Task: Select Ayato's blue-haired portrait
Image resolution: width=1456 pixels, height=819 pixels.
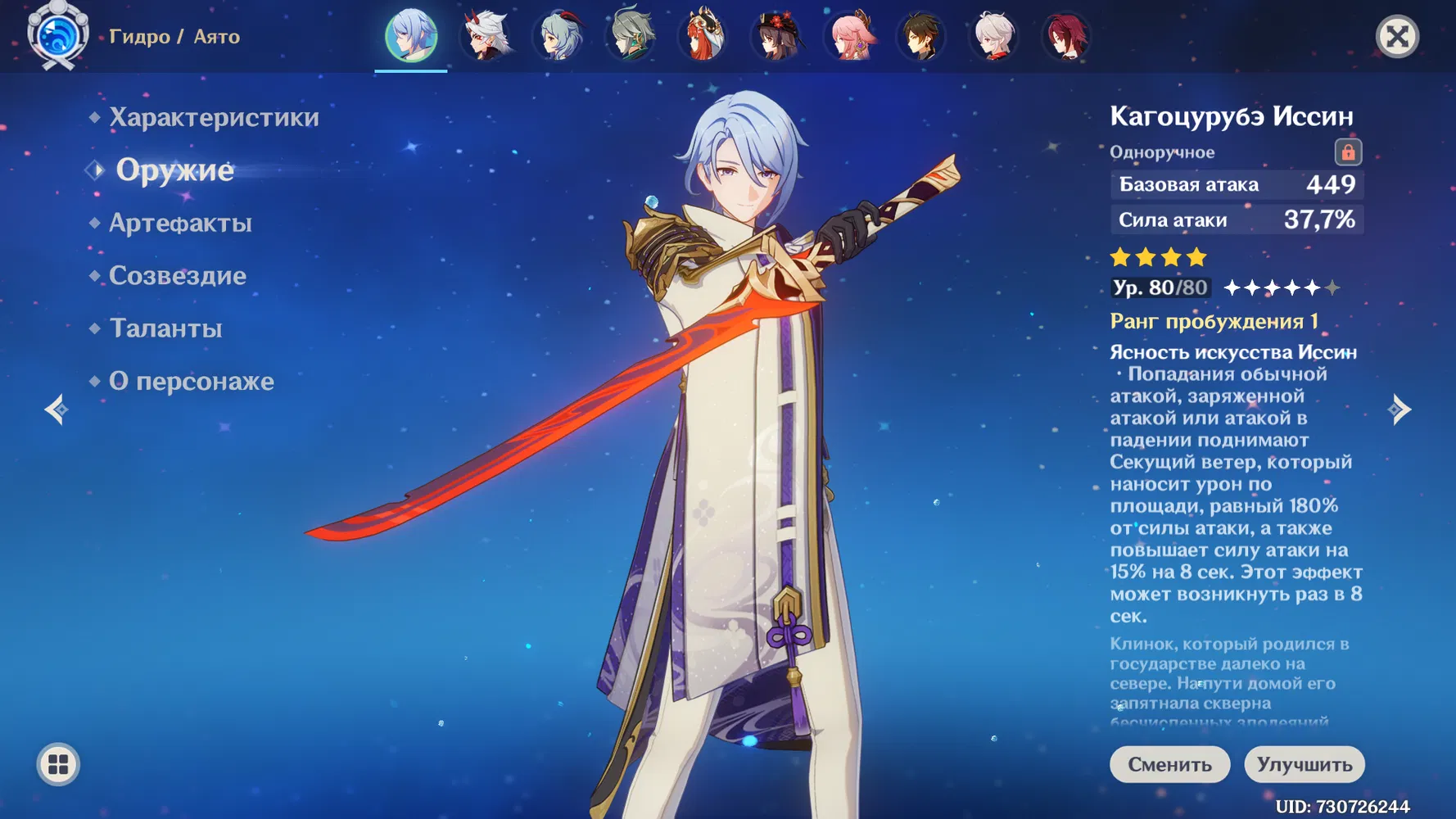Action: pyautogui.click(x=411, y=36)
